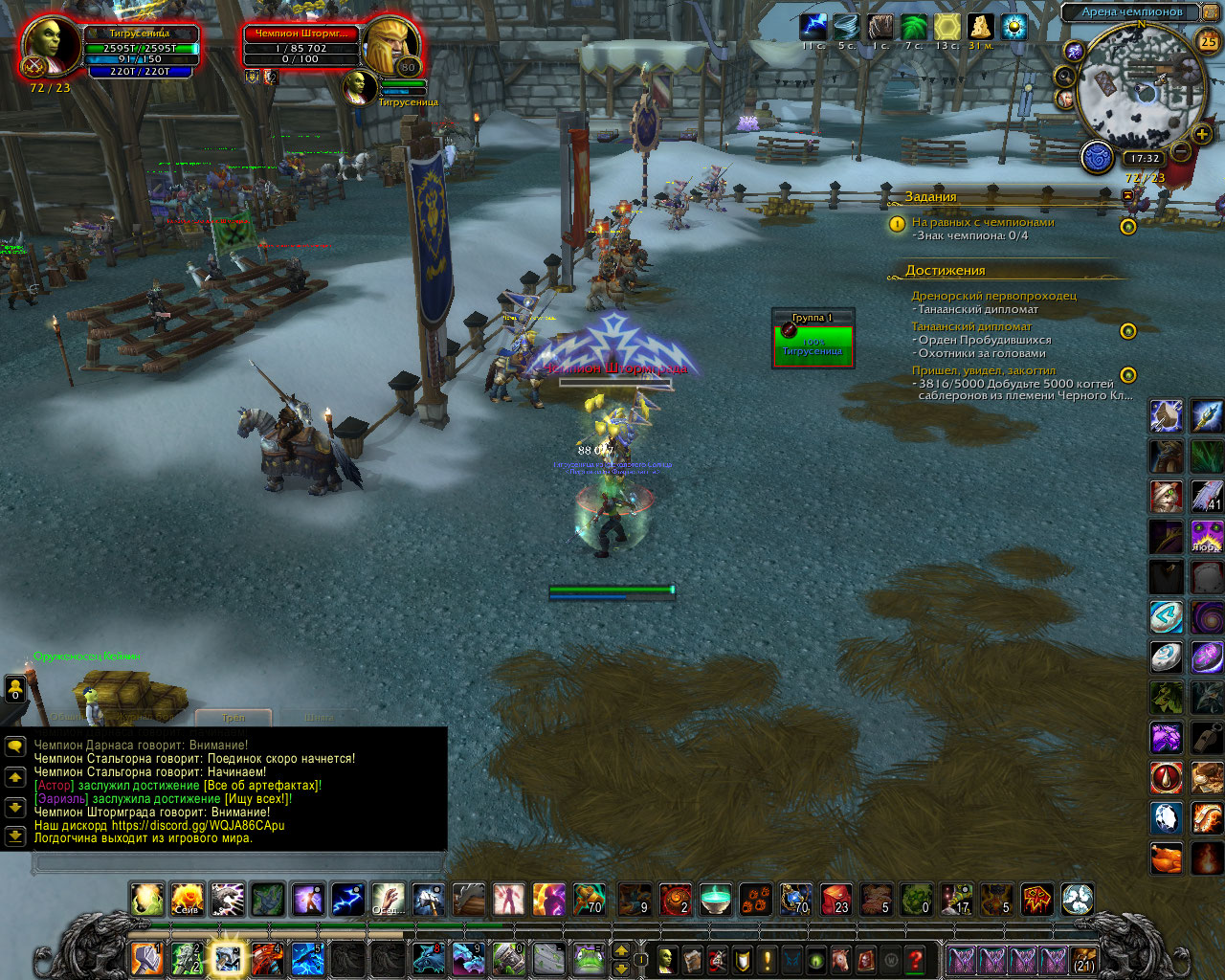The height and width of the screenshot is (980, 1225).
Task: Collapse the quest tracker with the arrow button
Action: (x=1126, y=195)
